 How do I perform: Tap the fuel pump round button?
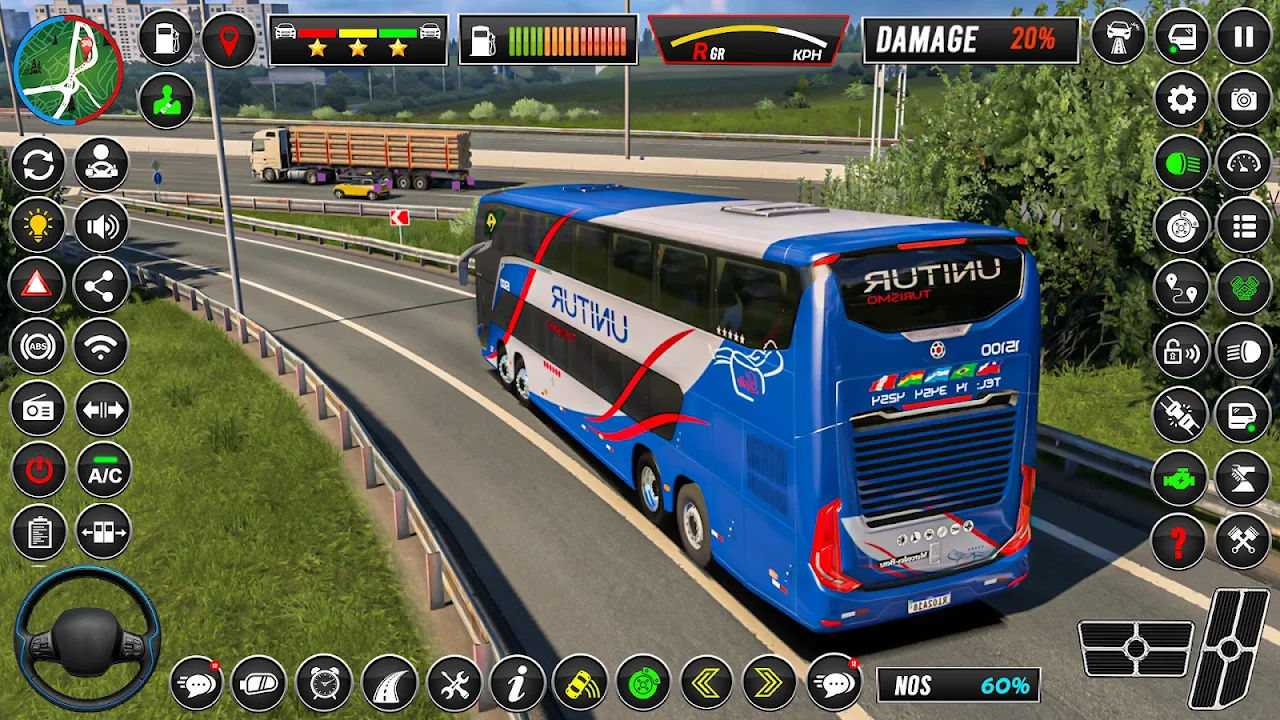tap(166, 38)
